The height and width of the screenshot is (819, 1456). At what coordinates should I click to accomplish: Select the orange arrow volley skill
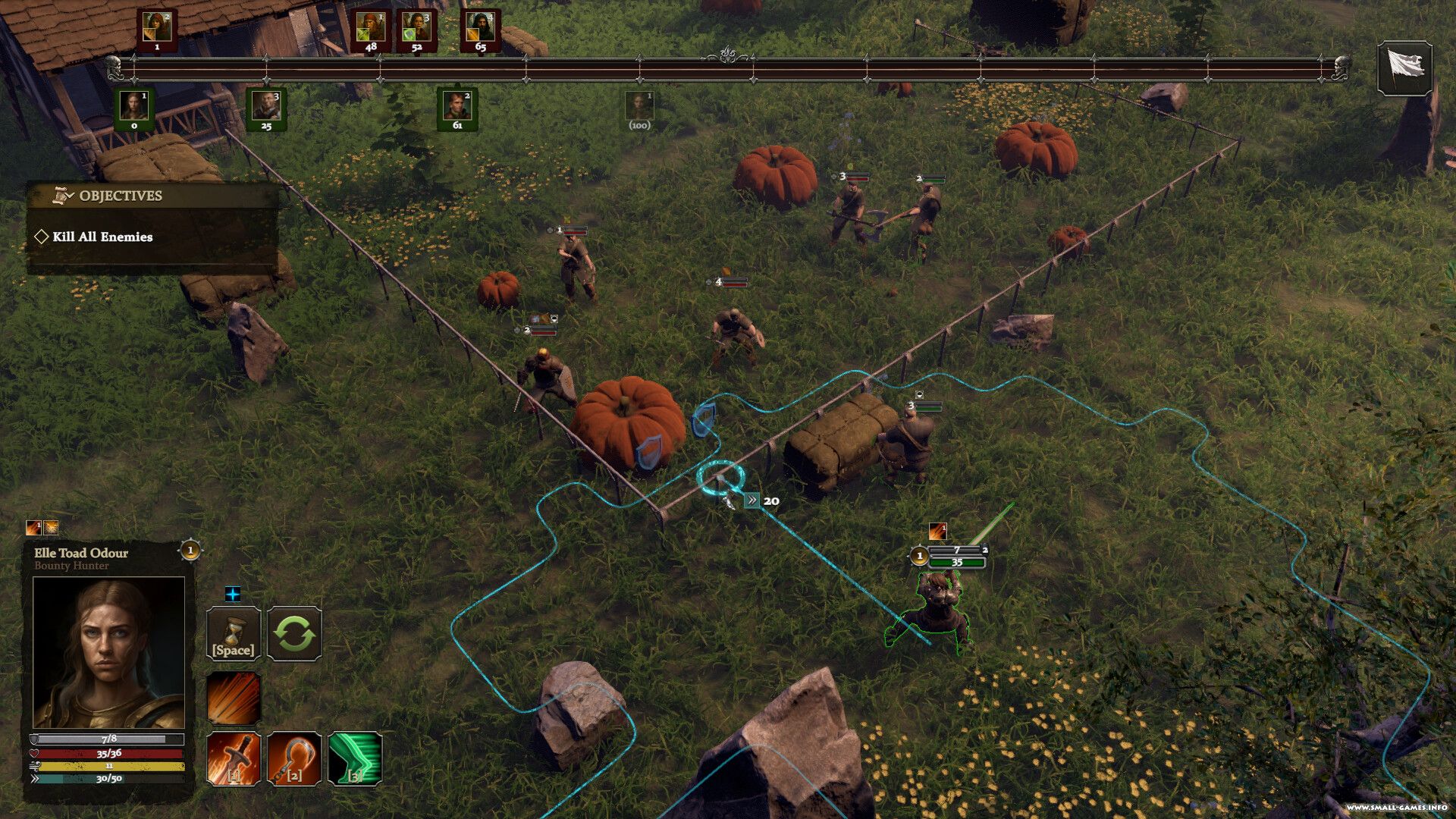click(x=234, y=698)
